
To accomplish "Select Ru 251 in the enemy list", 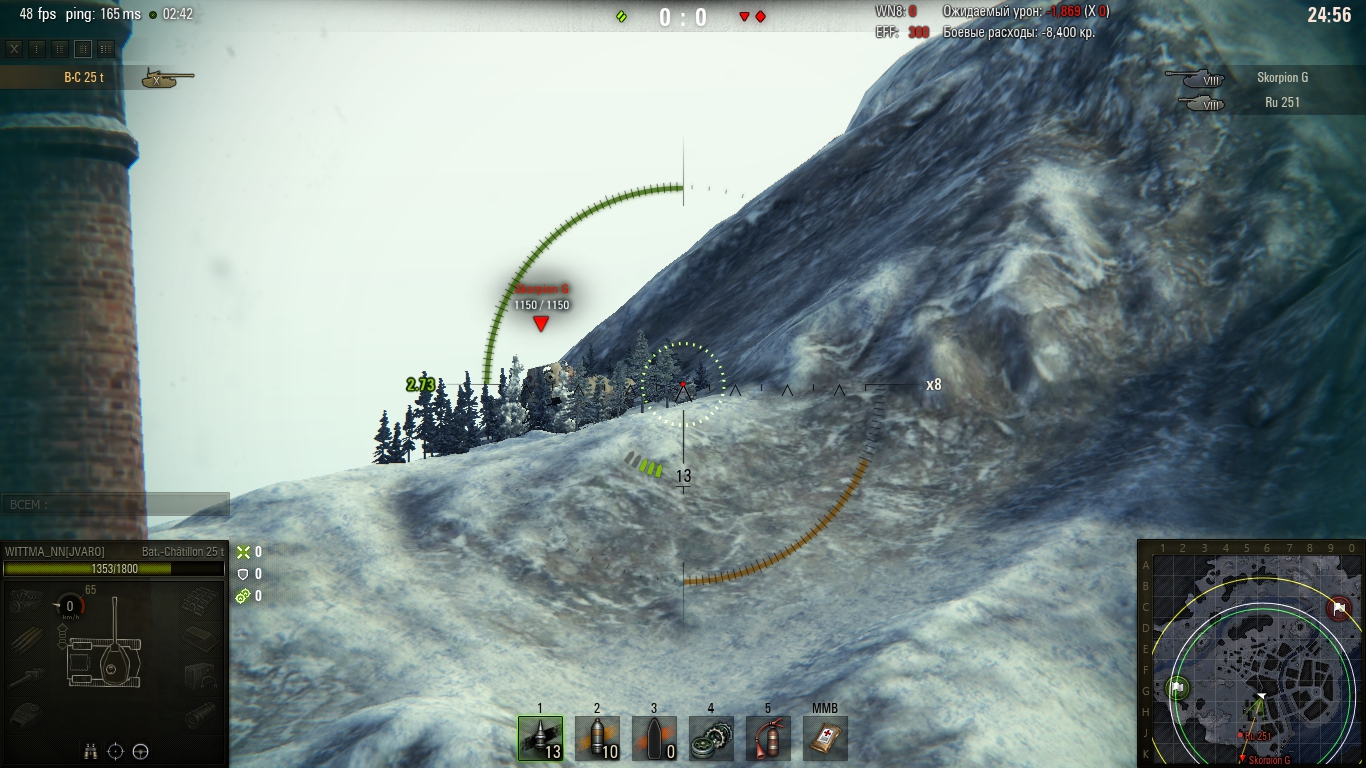I will click(1282, 102).
